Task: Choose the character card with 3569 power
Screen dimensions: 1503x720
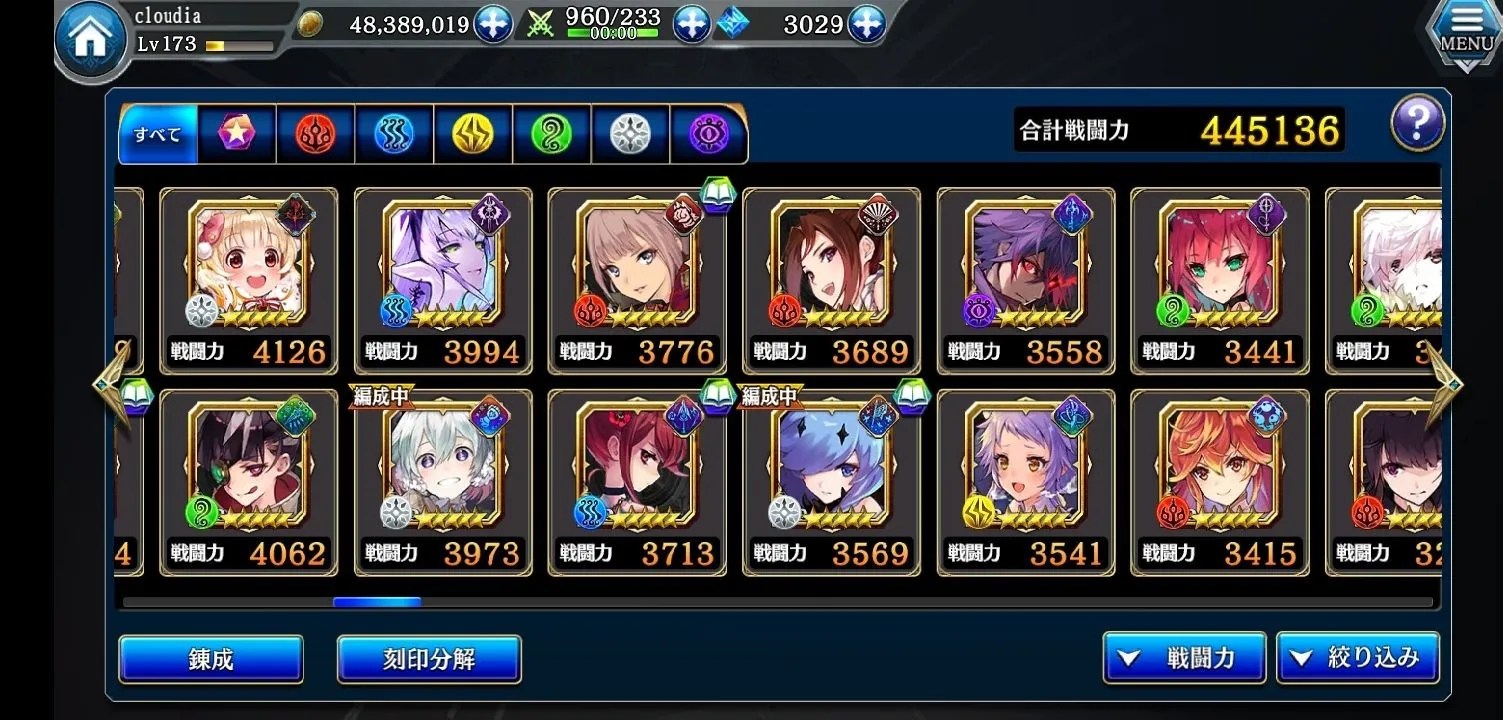Action: click(x=831, y=482)
